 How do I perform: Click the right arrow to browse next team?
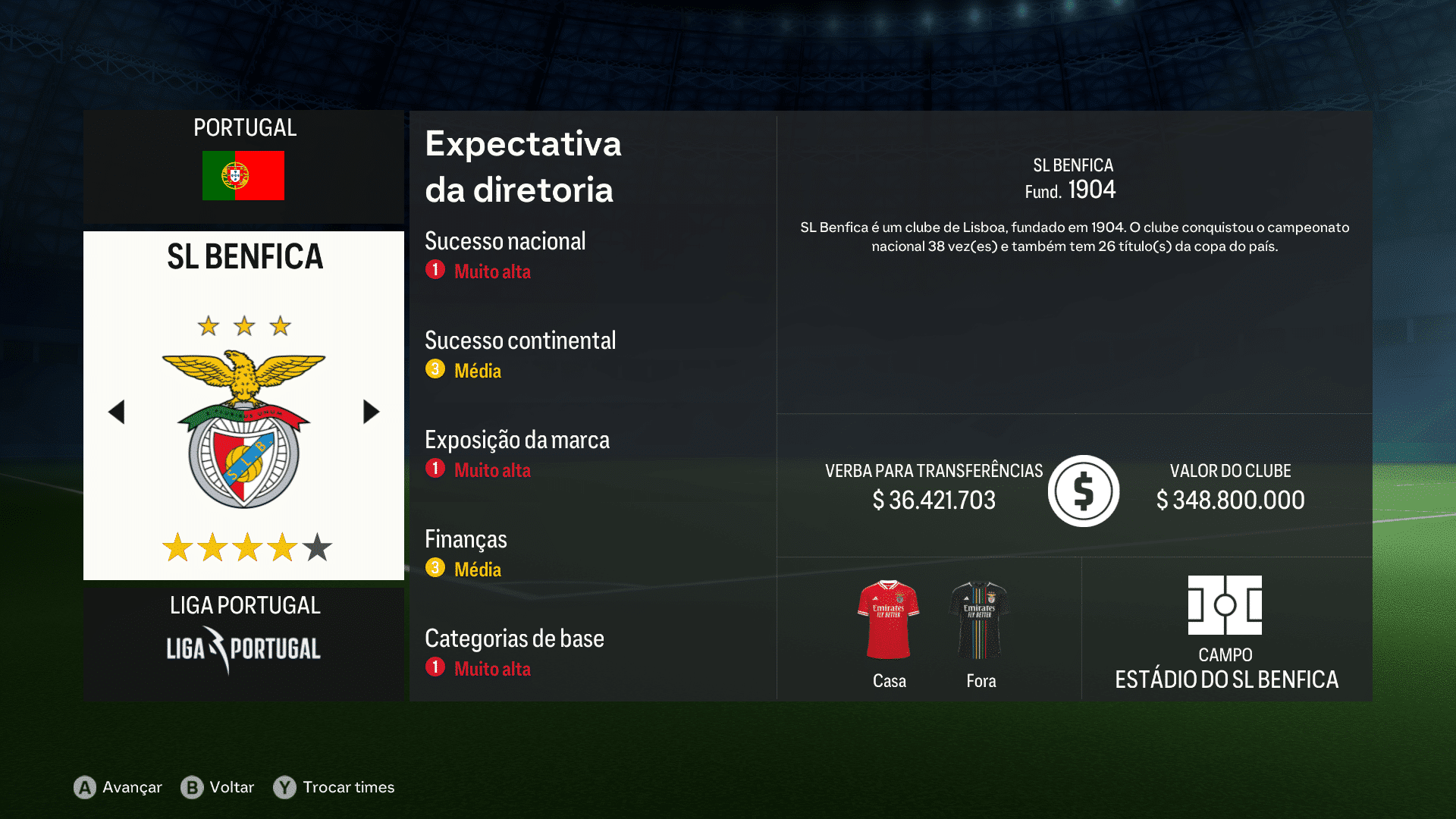coord(371,411)
